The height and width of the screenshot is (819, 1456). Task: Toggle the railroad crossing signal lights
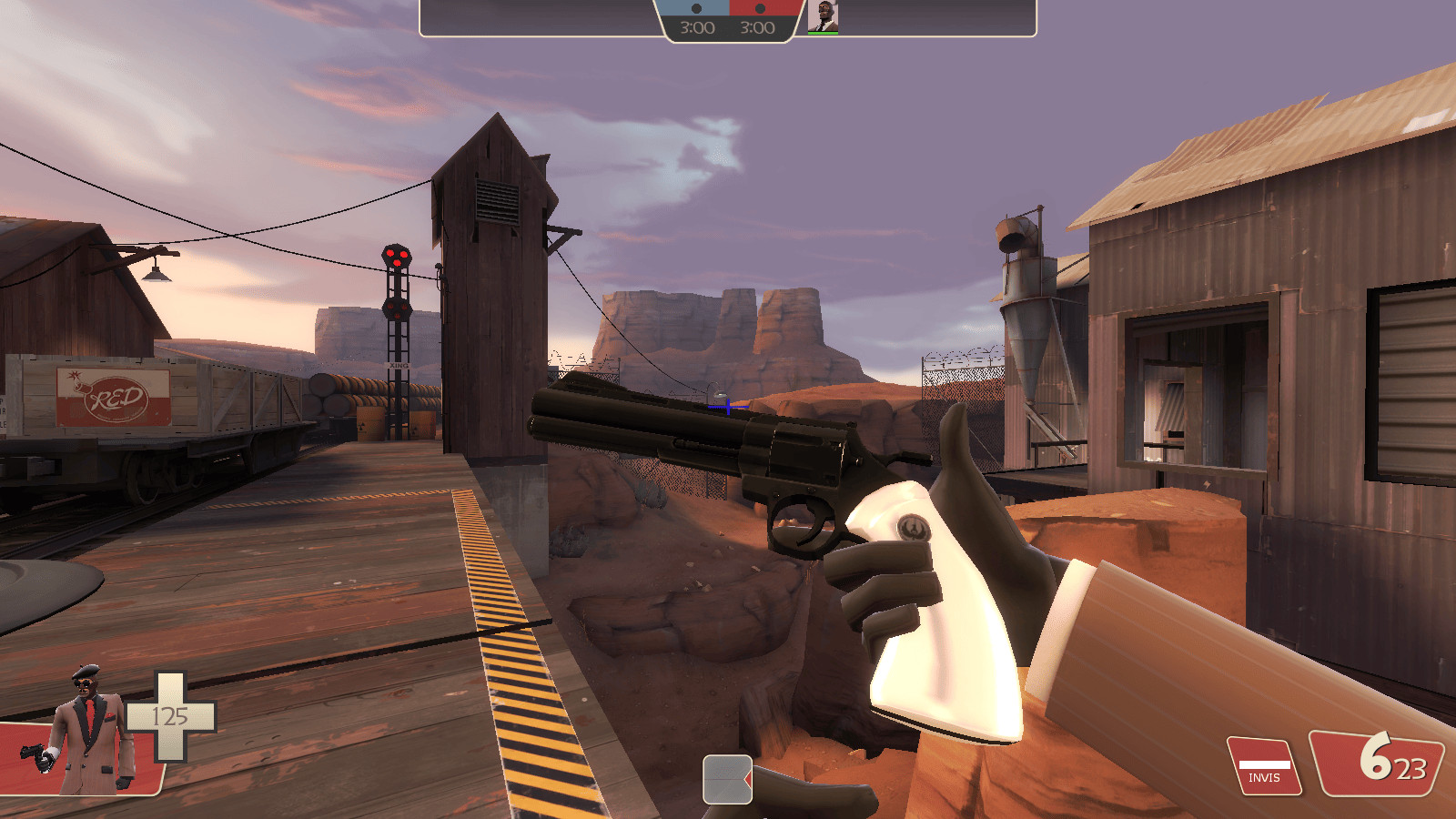point(398,259)
